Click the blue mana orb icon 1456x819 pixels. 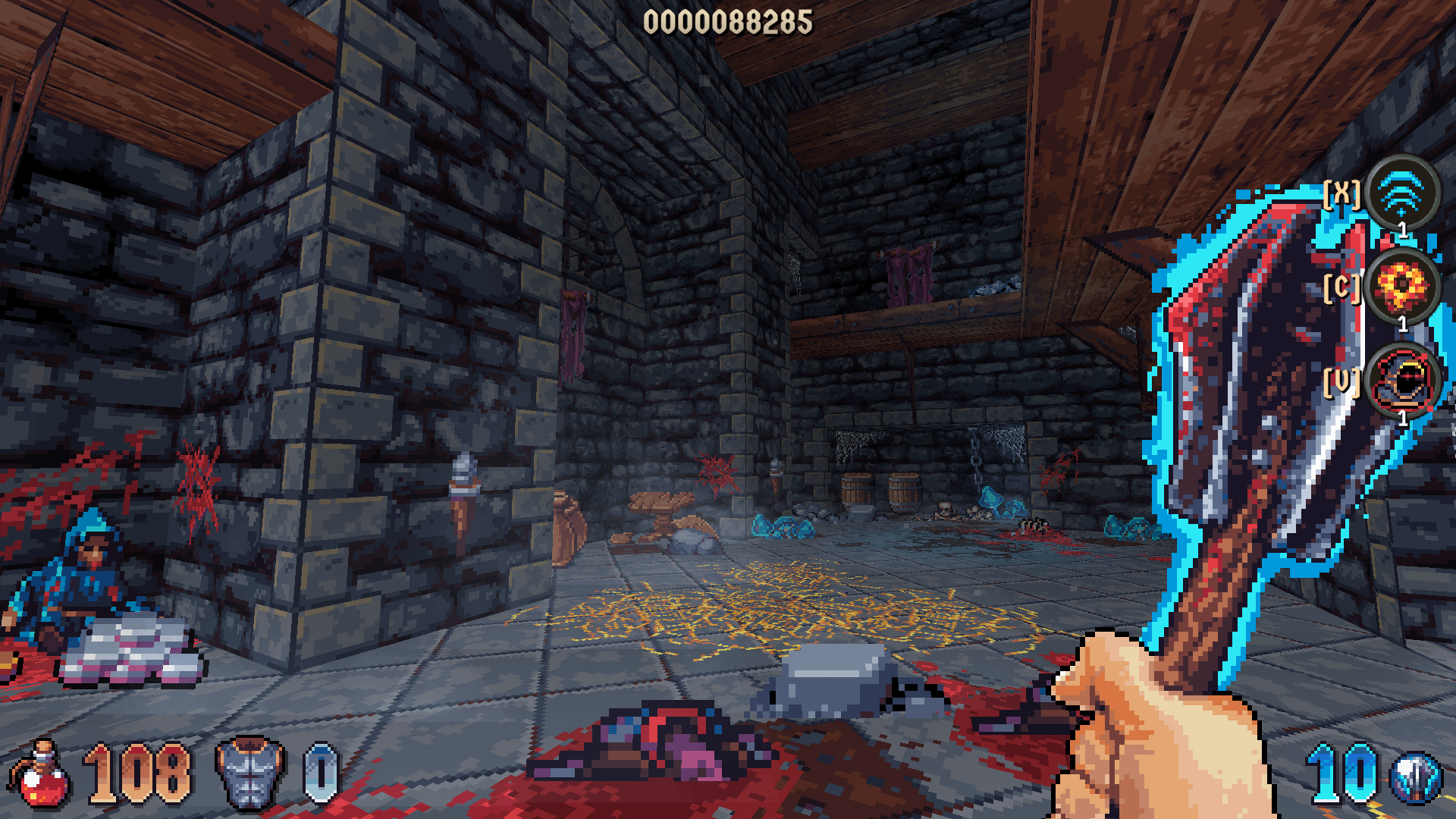(1415, 778)
